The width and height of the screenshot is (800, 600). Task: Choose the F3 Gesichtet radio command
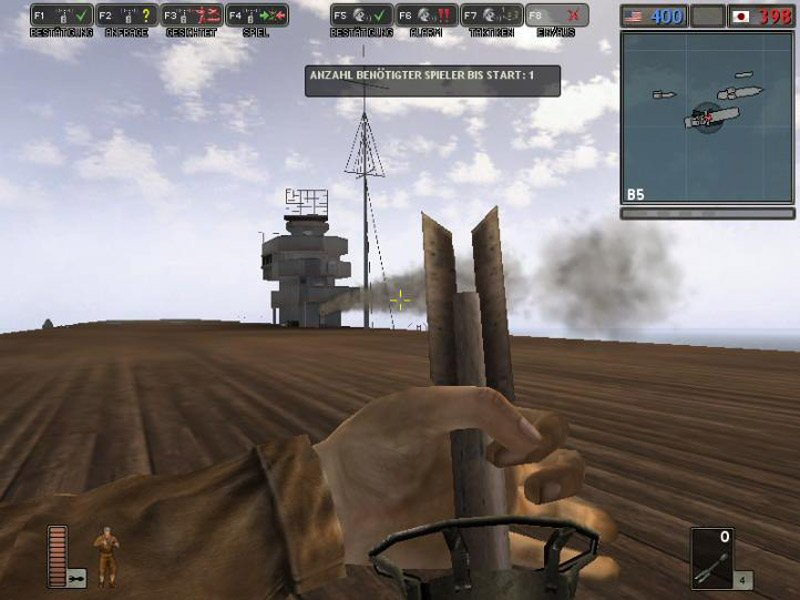click(x=192, y=16)
